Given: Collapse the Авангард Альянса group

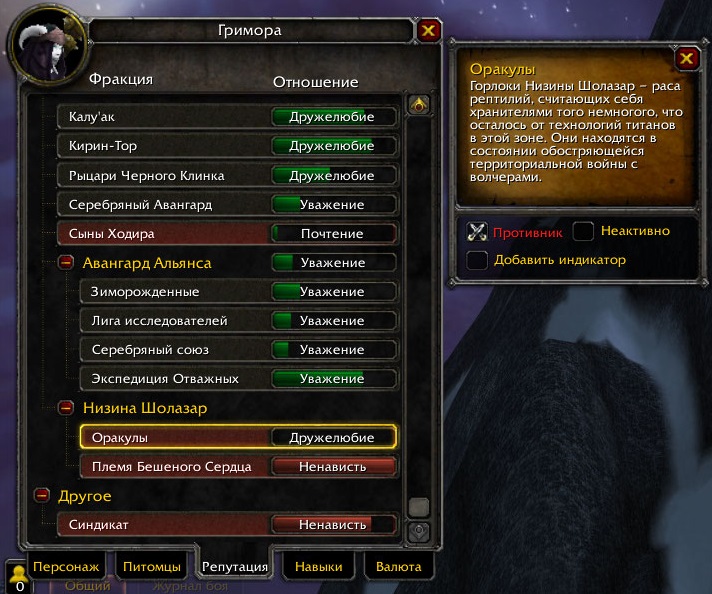Looking at the screenshot, I should [66, 263].
